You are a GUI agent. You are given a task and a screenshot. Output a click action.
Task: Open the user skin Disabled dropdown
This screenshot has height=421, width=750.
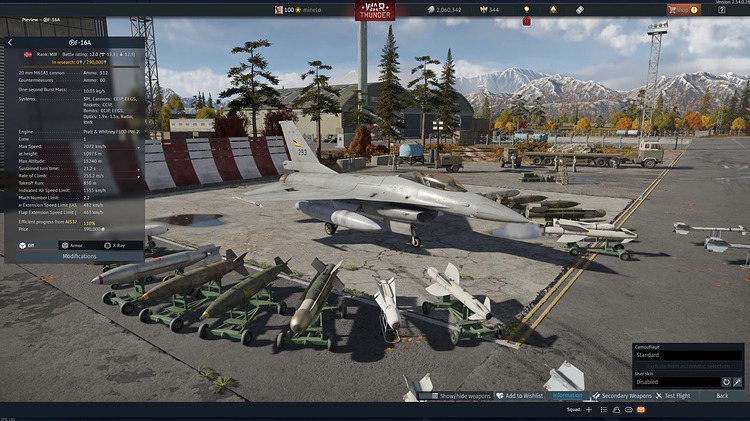675,381
